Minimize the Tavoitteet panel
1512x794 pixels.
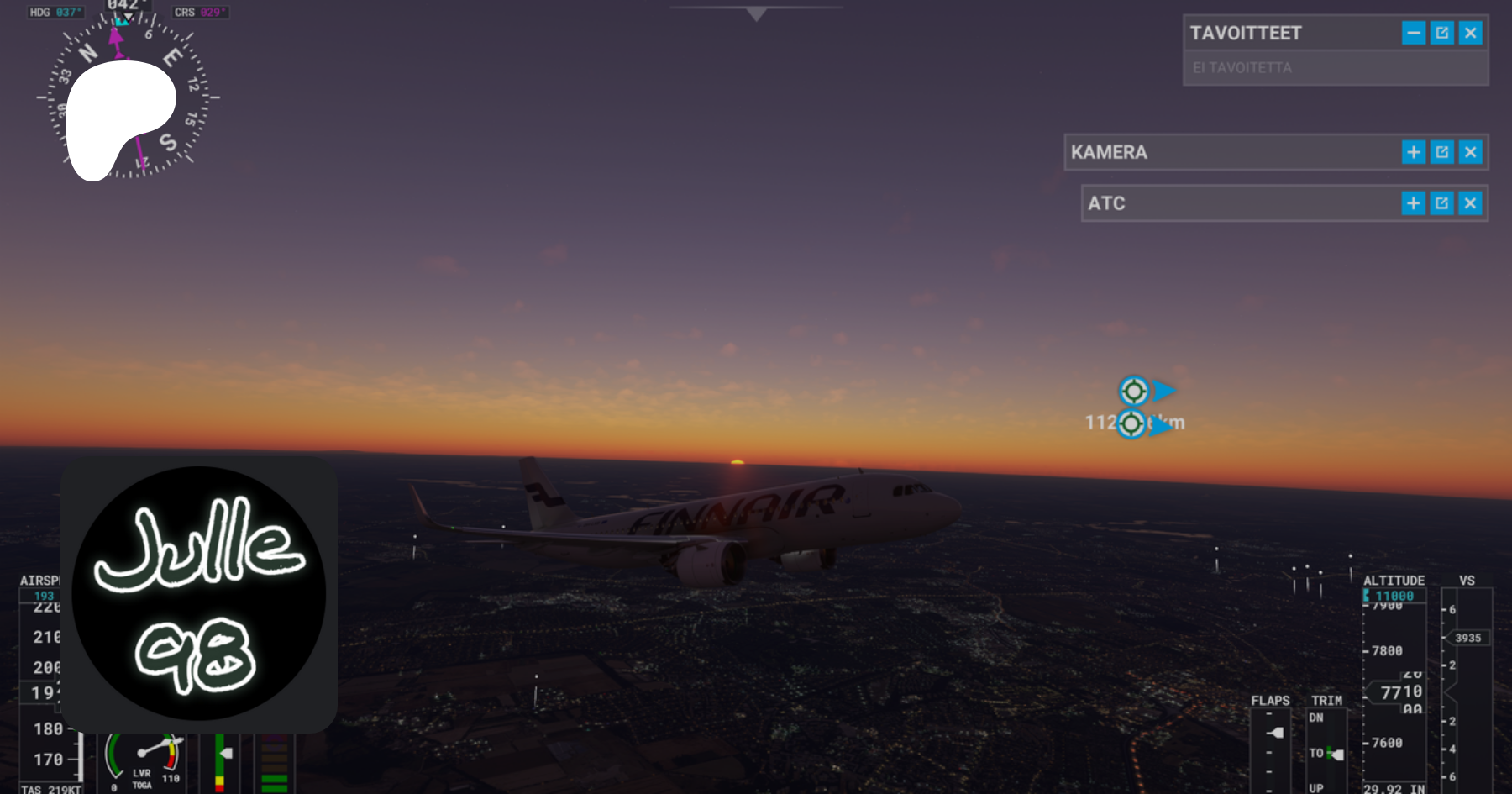tap(1414, 34)
